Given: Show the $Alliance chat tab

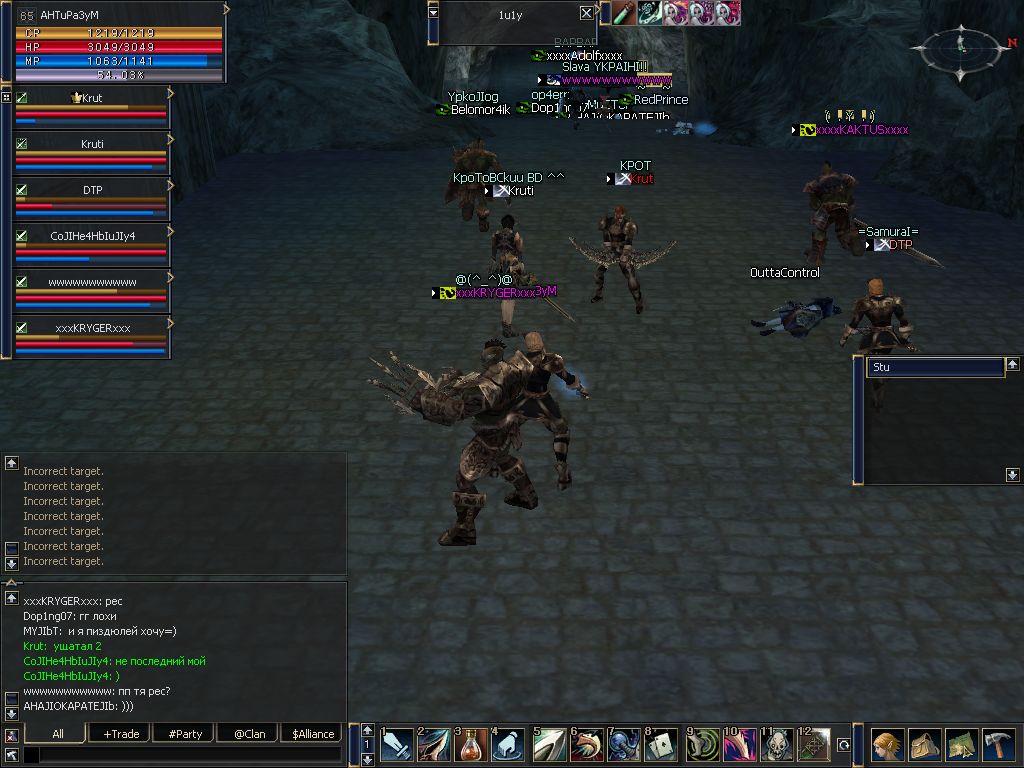Looking at the screenshot, I should [312, 733].
